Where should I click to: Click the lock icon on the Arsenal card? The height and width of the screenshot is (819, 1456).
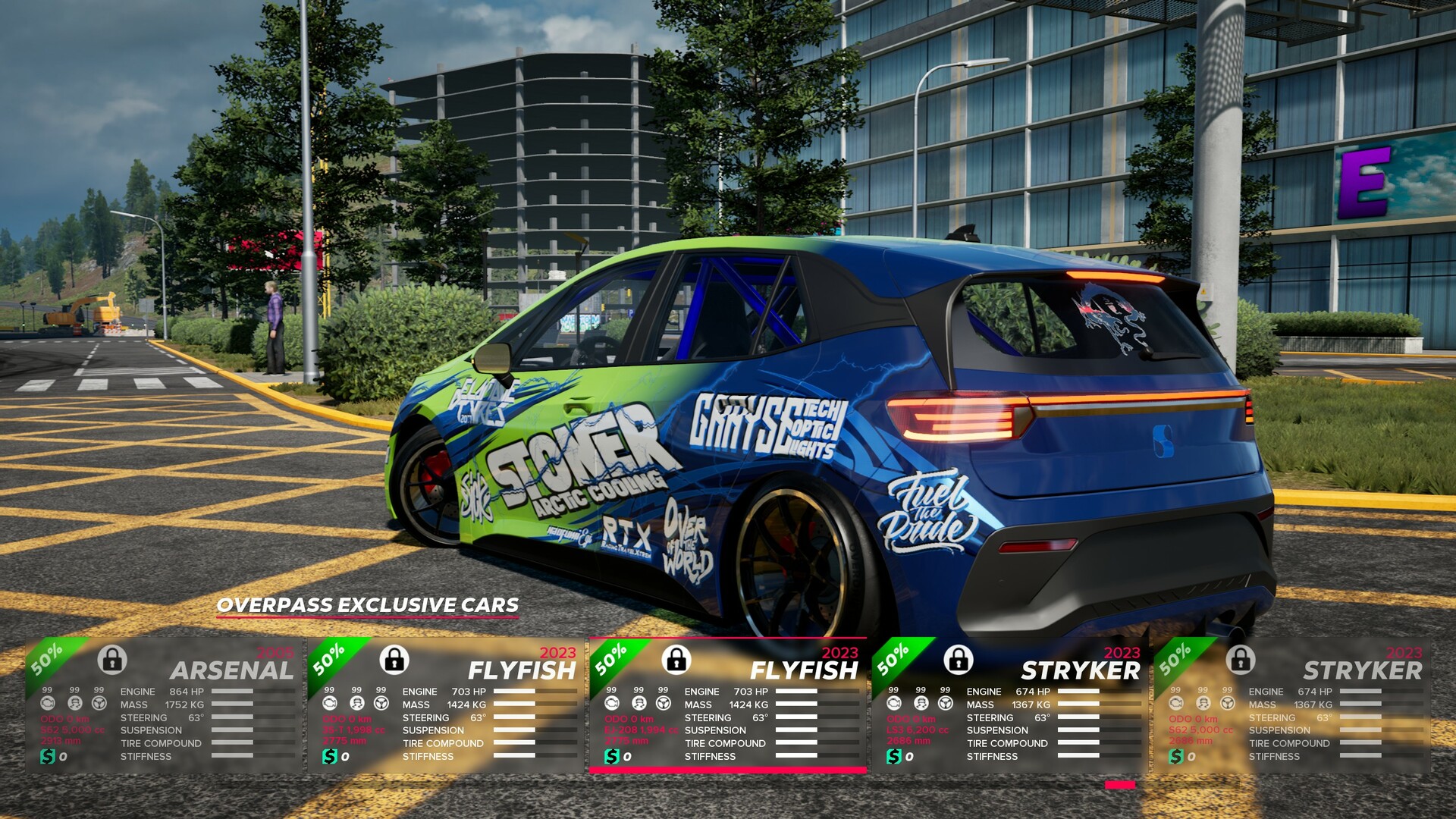coord(112,660)
